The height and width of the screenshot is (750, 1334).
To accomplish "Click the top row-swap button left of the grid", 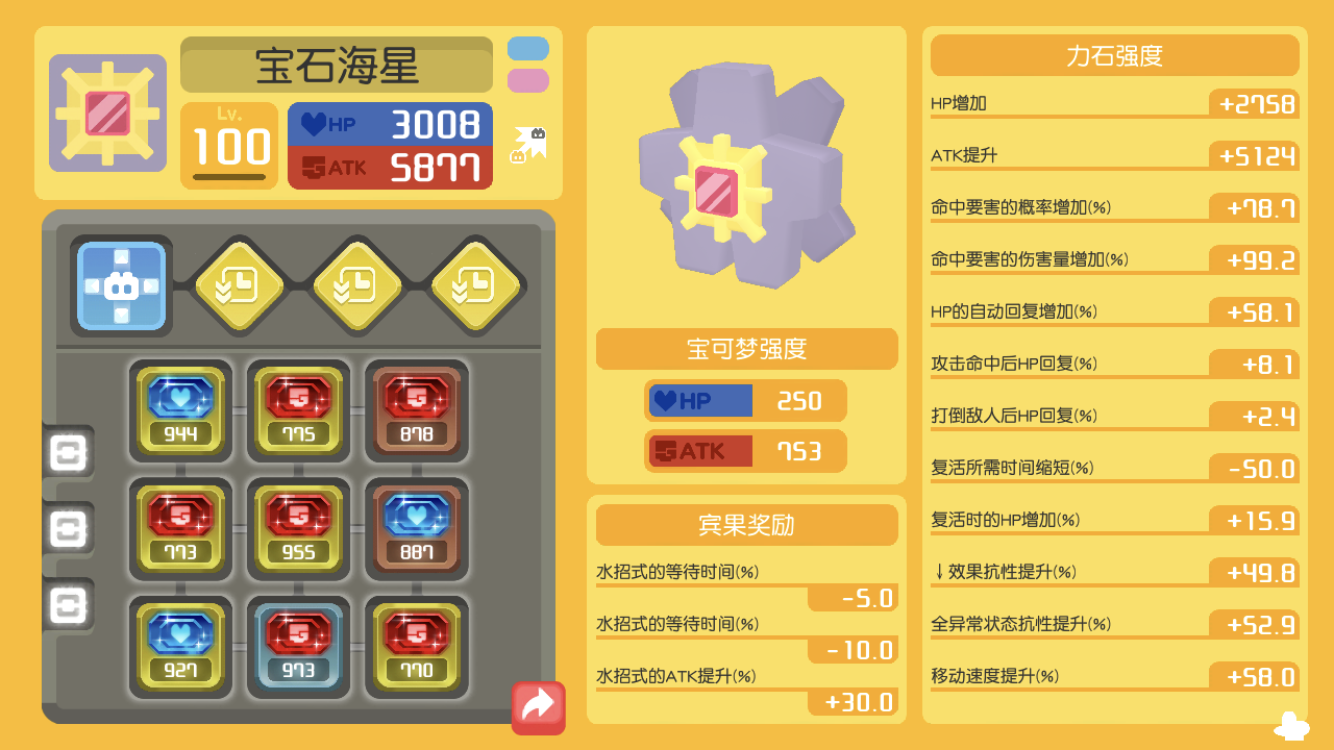I will click(68, 453).
